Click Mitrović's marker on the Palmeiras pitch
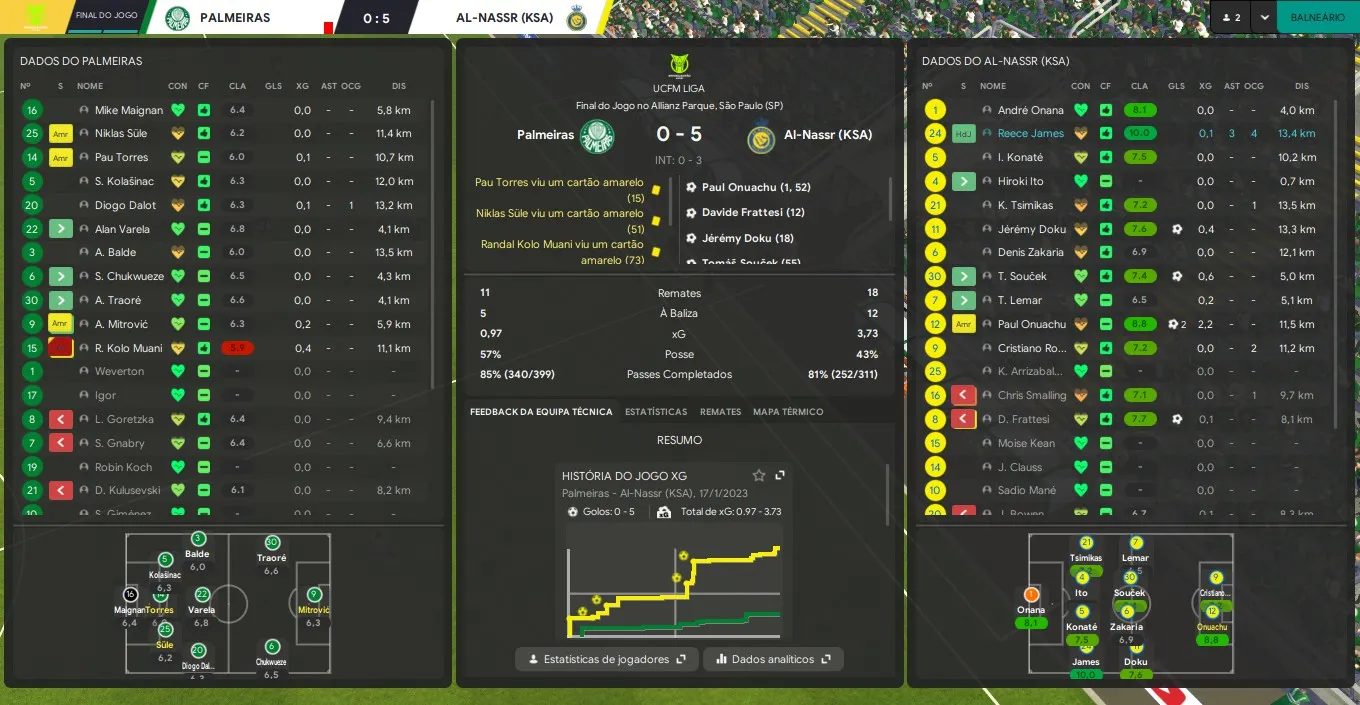The width and height of the screenshot is (1360, 705). (x=314, y=595)
